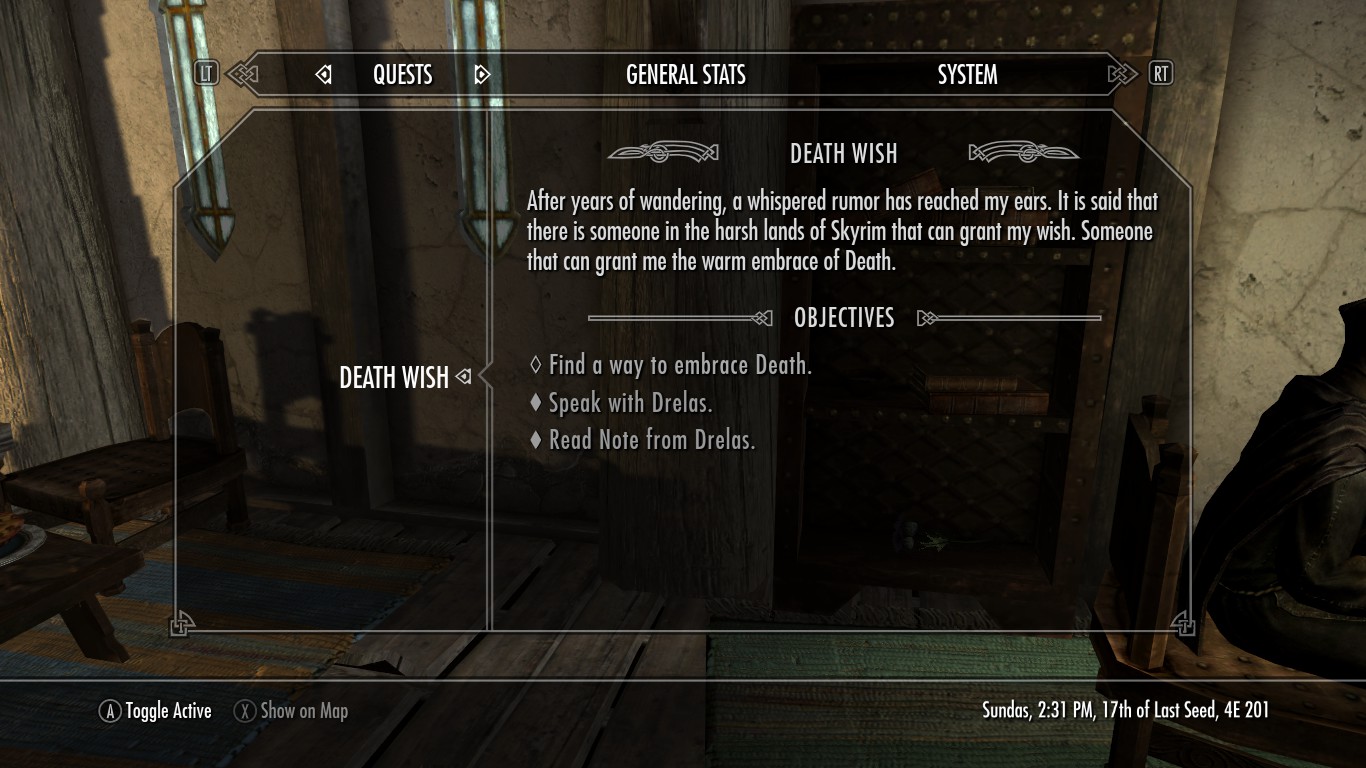This screenshot has height=768, width=1366.
Task: Toggle Active on the selected quest
Action: click(x=155, y=711)
